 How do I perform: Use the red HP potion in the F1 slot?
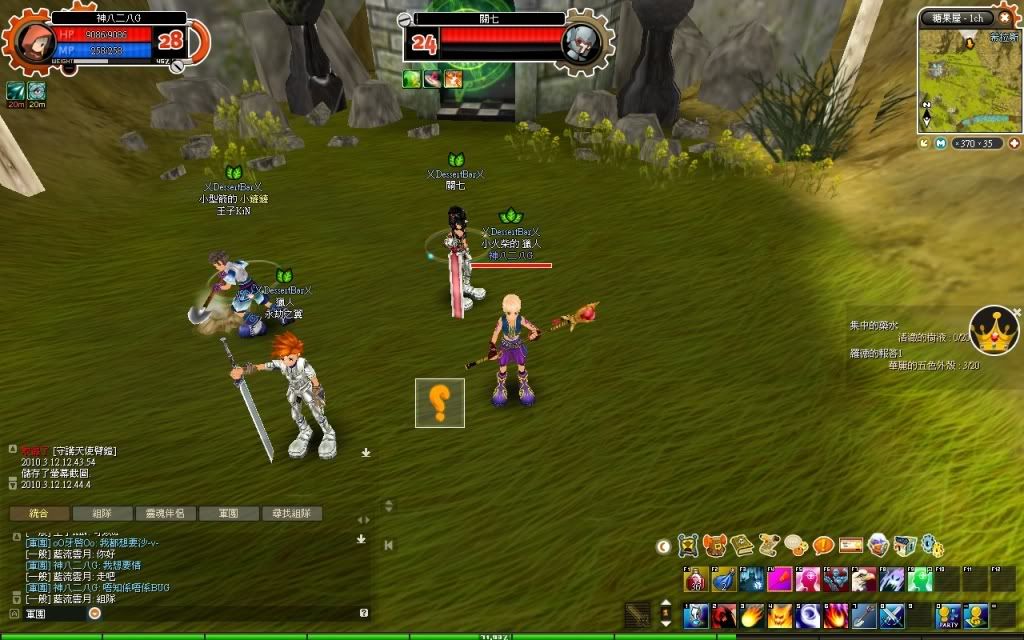tap(695, 579)
